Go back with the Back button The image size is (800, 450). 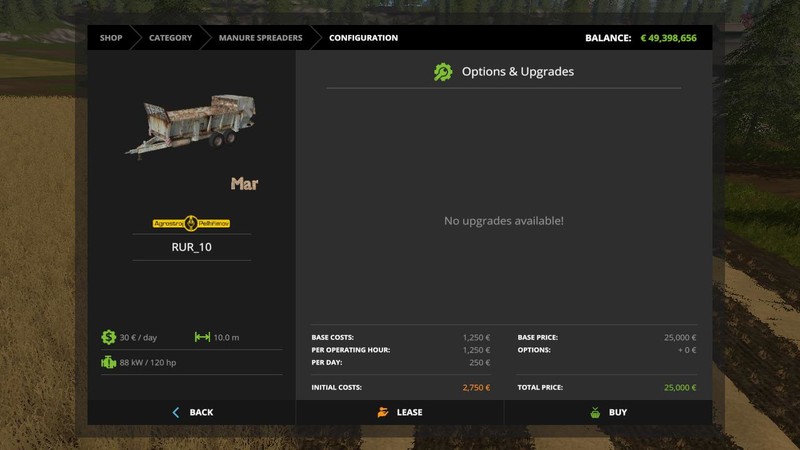click(192, 412)
